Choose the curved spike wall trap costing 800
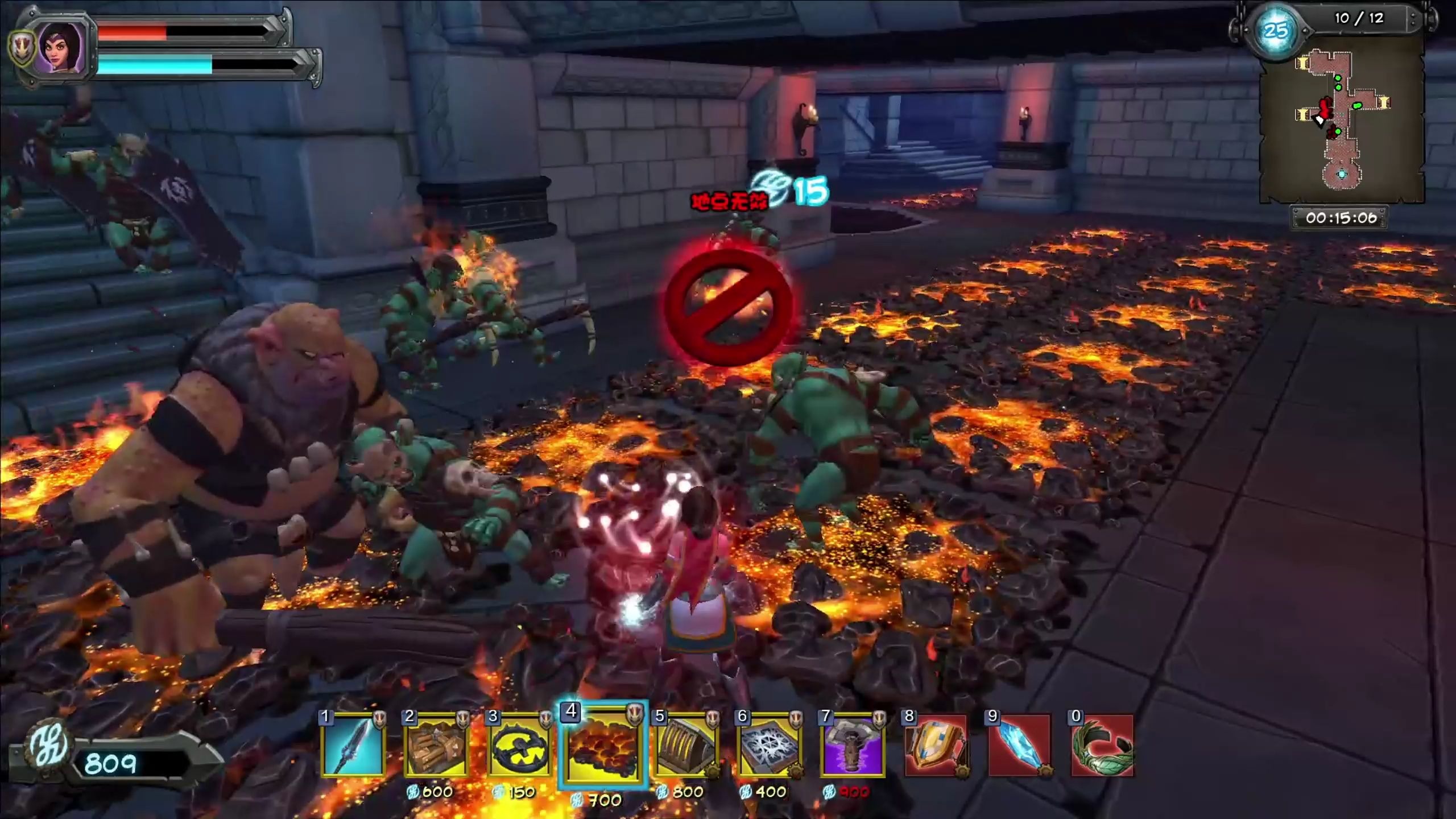 pyautogui.click(x=686, y=746)
